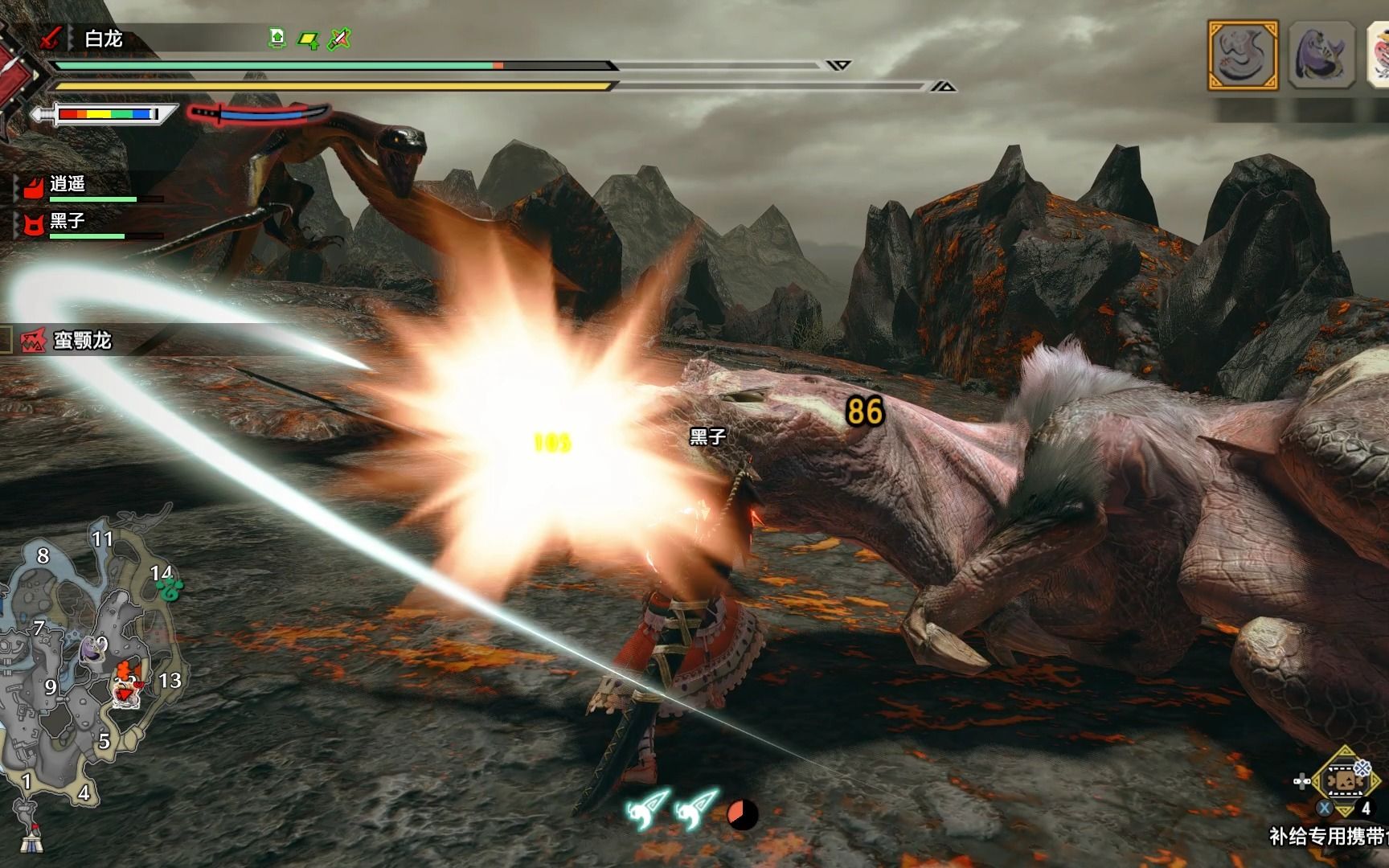Choose the purple winged monster target icon
Screen dimensions: 1389x868
click(x=1321, y=55)
